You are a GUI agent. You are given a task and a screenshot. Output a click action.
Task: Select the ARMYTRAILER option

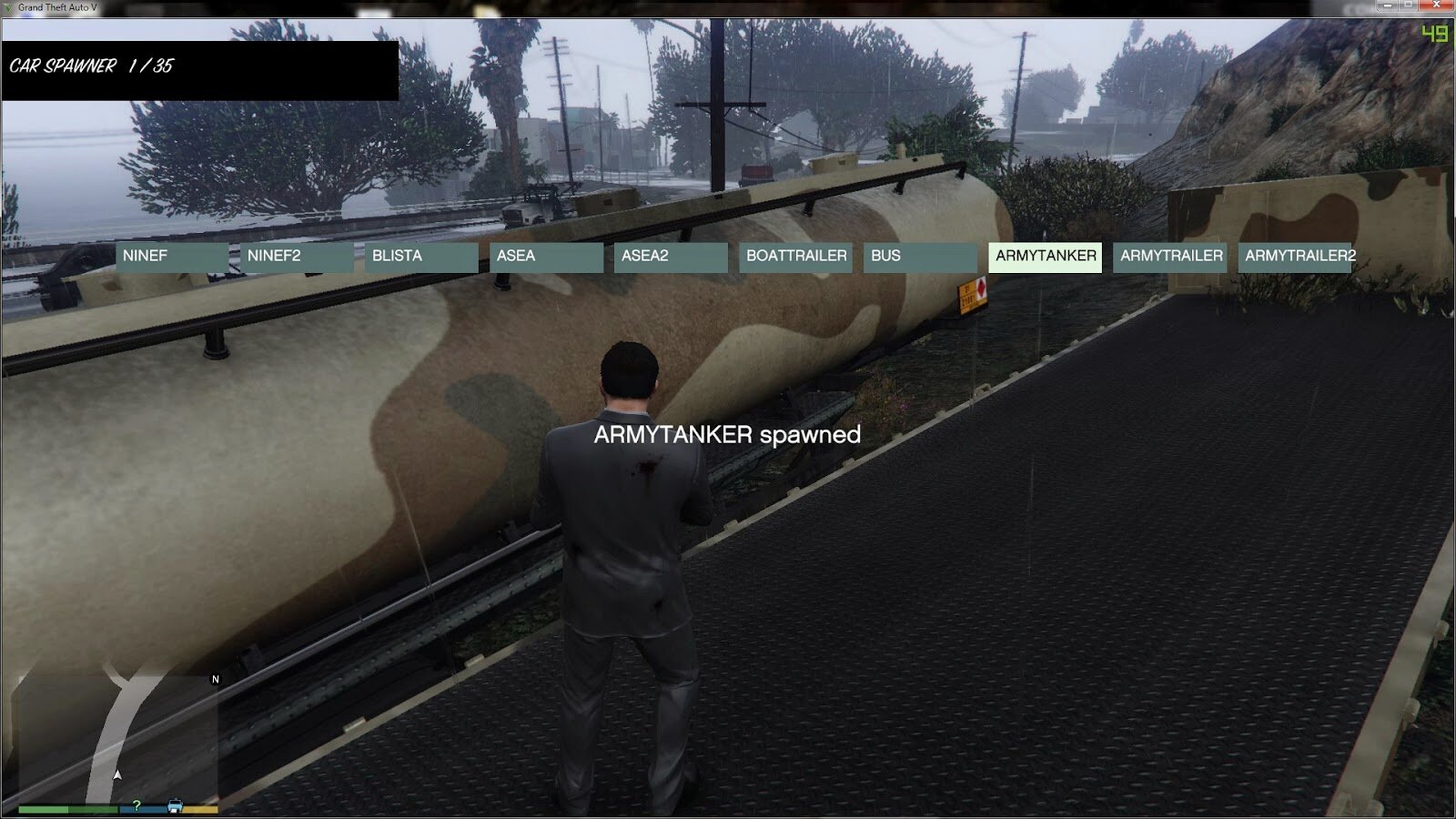pos(1170,257)
